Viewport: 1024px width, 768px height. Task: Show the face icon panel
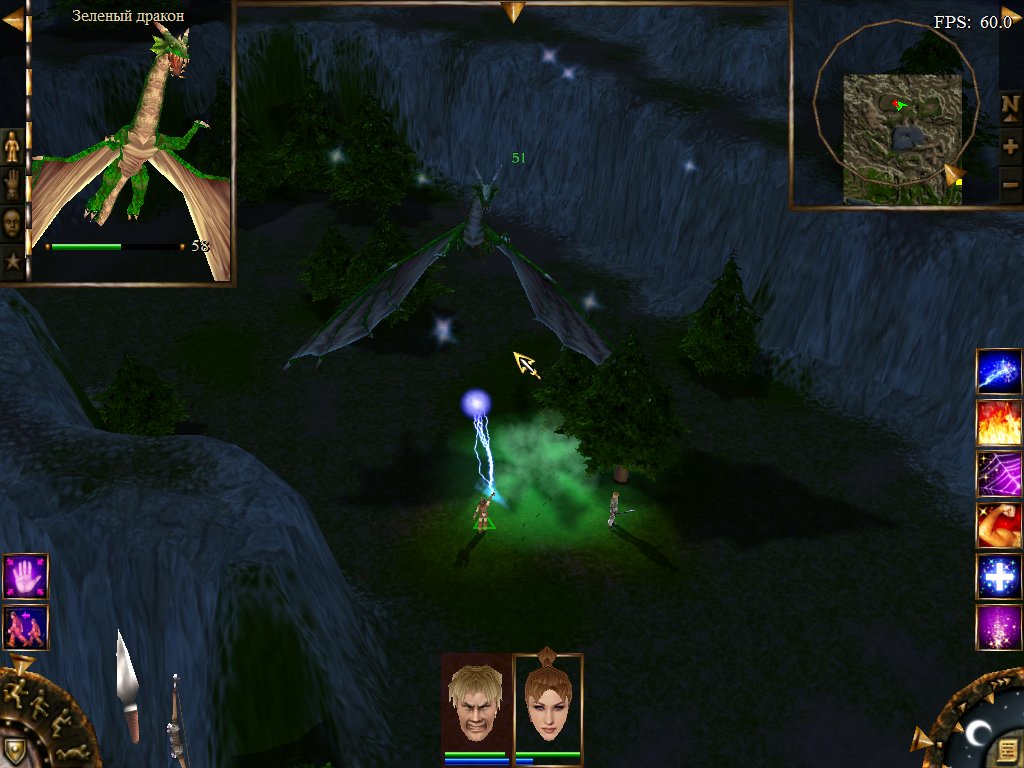click(x=12, y=224)
